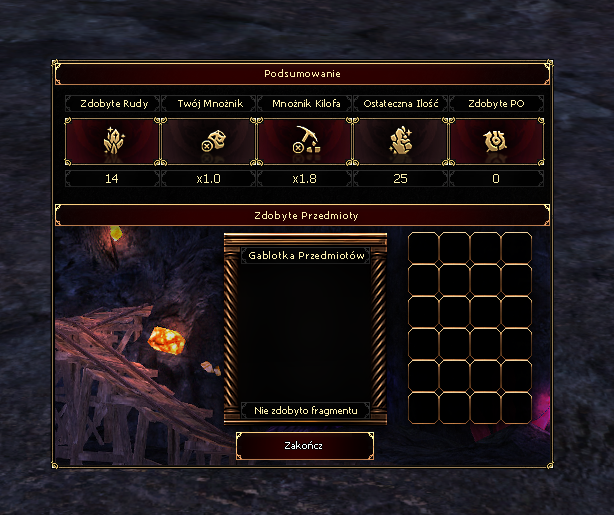
Task: Click the Zakończ button
Action: 305,446
